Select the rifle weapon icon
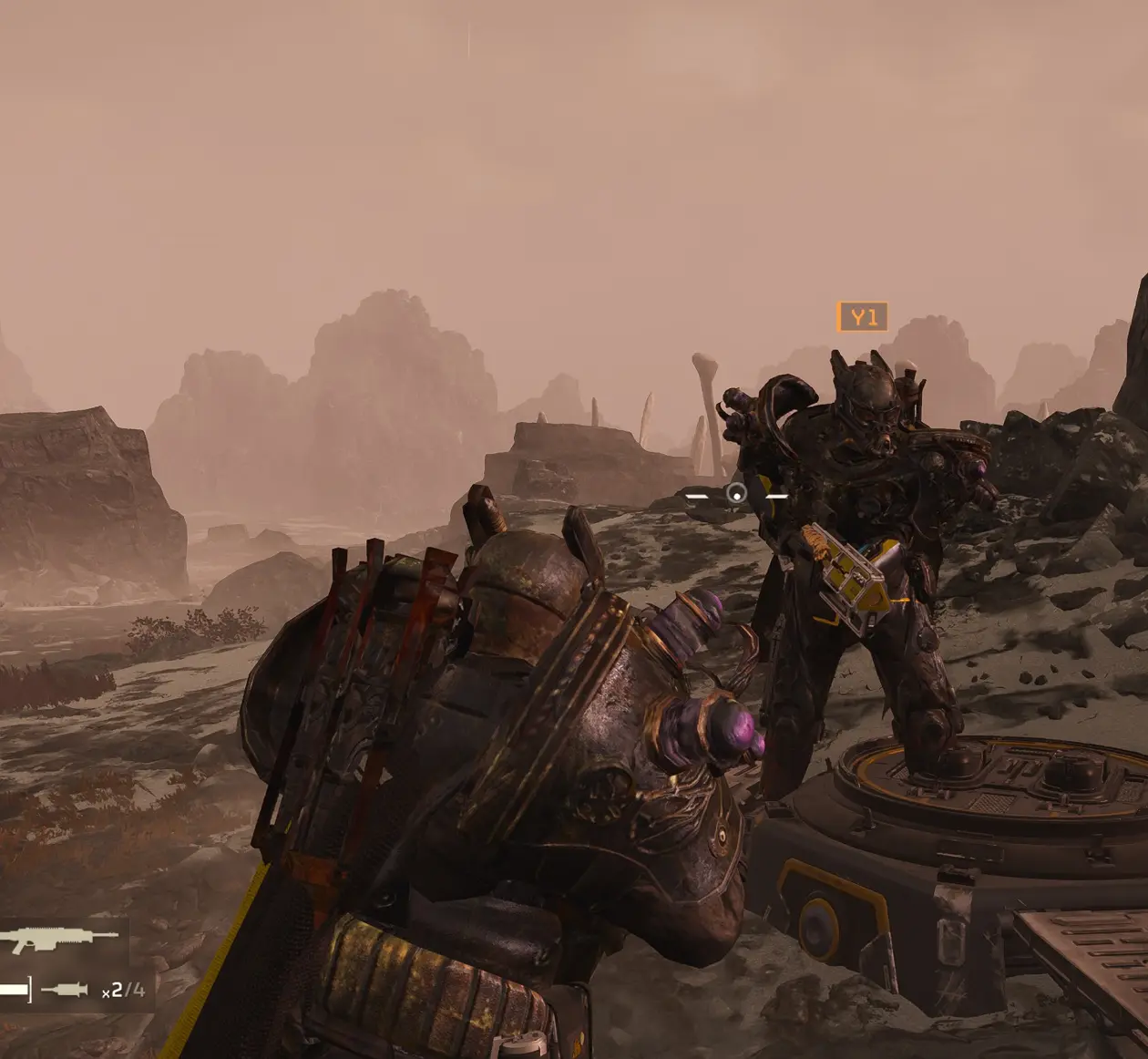The image size is (1148, 1059). click(x=58, y=940)
